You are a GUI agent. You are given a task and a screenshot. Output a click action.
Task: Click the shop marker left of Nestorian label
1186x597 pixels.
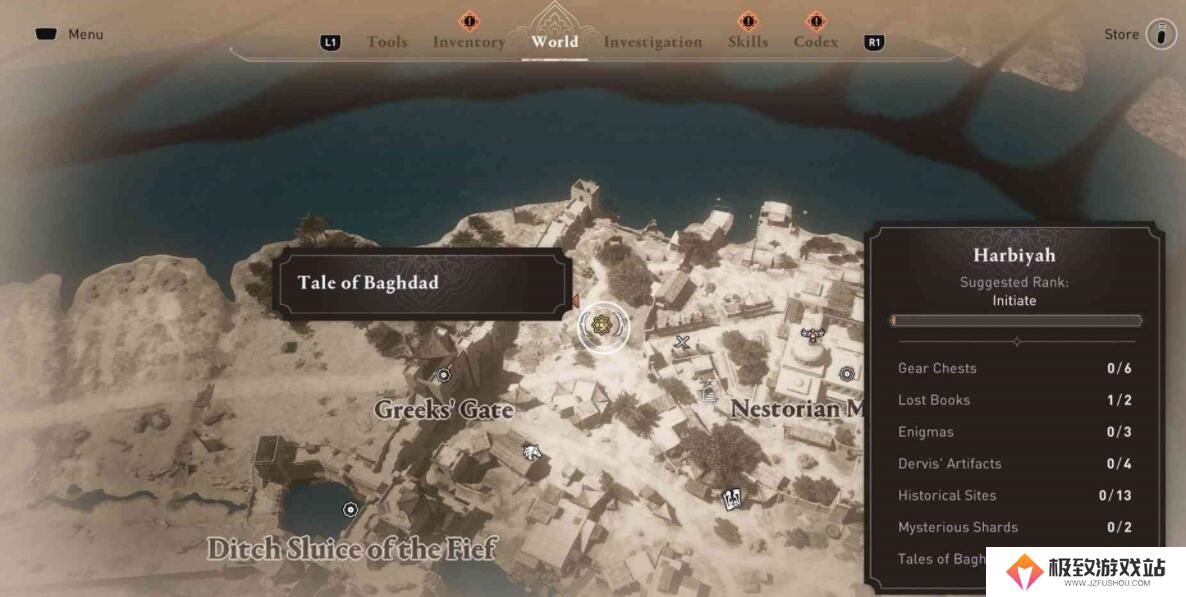click(709, 393)
